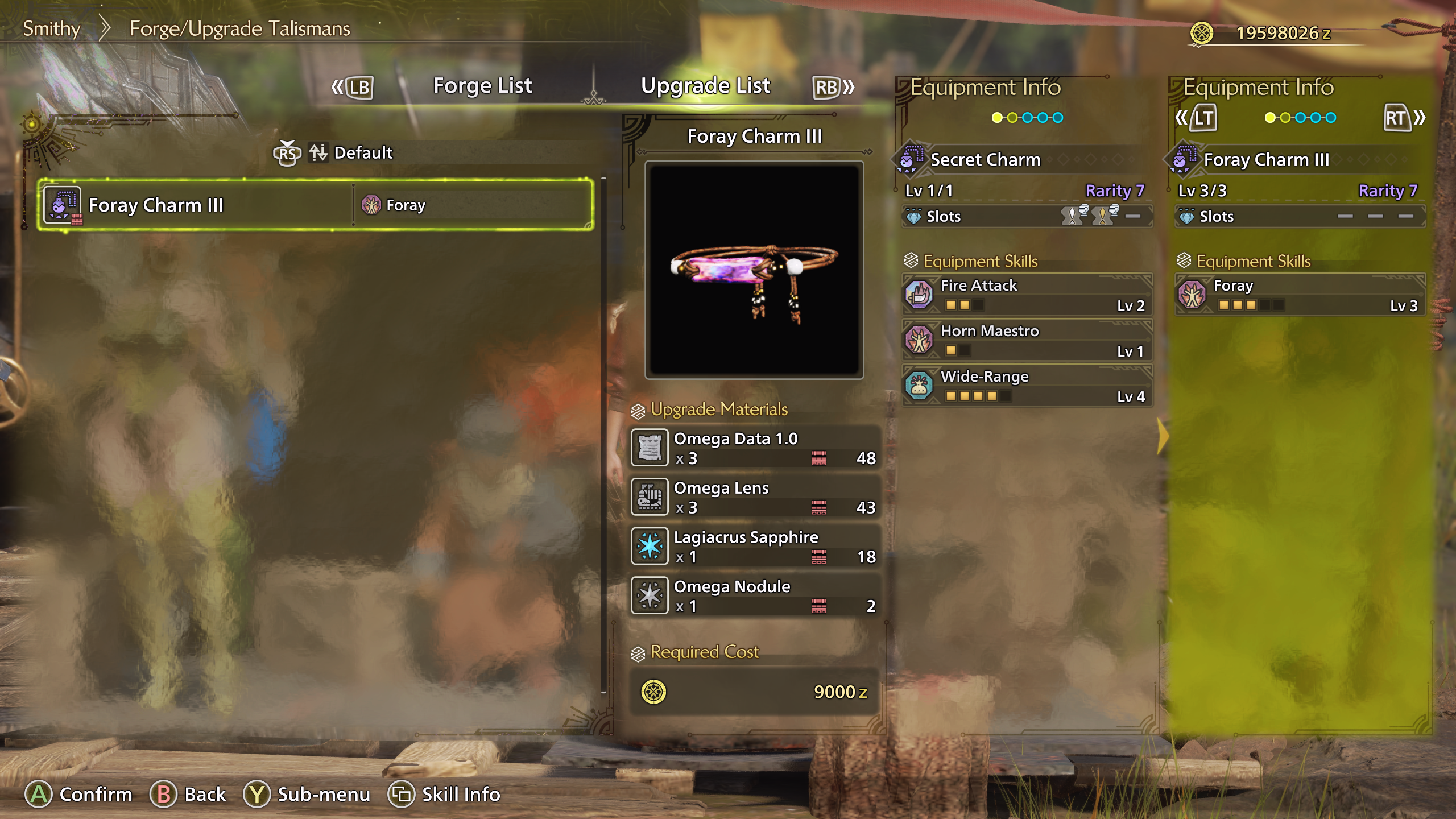
Task: Open the Default sort option
Action: [x=362, y=153]
